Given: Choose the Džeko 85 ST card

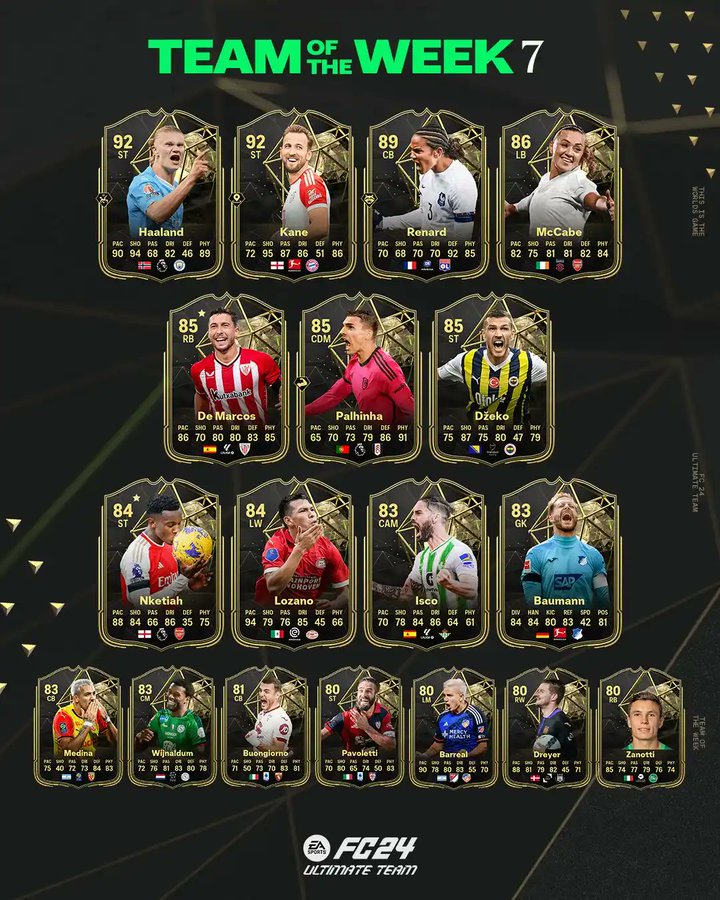Looking at the screenshot, I should (493, 378).
